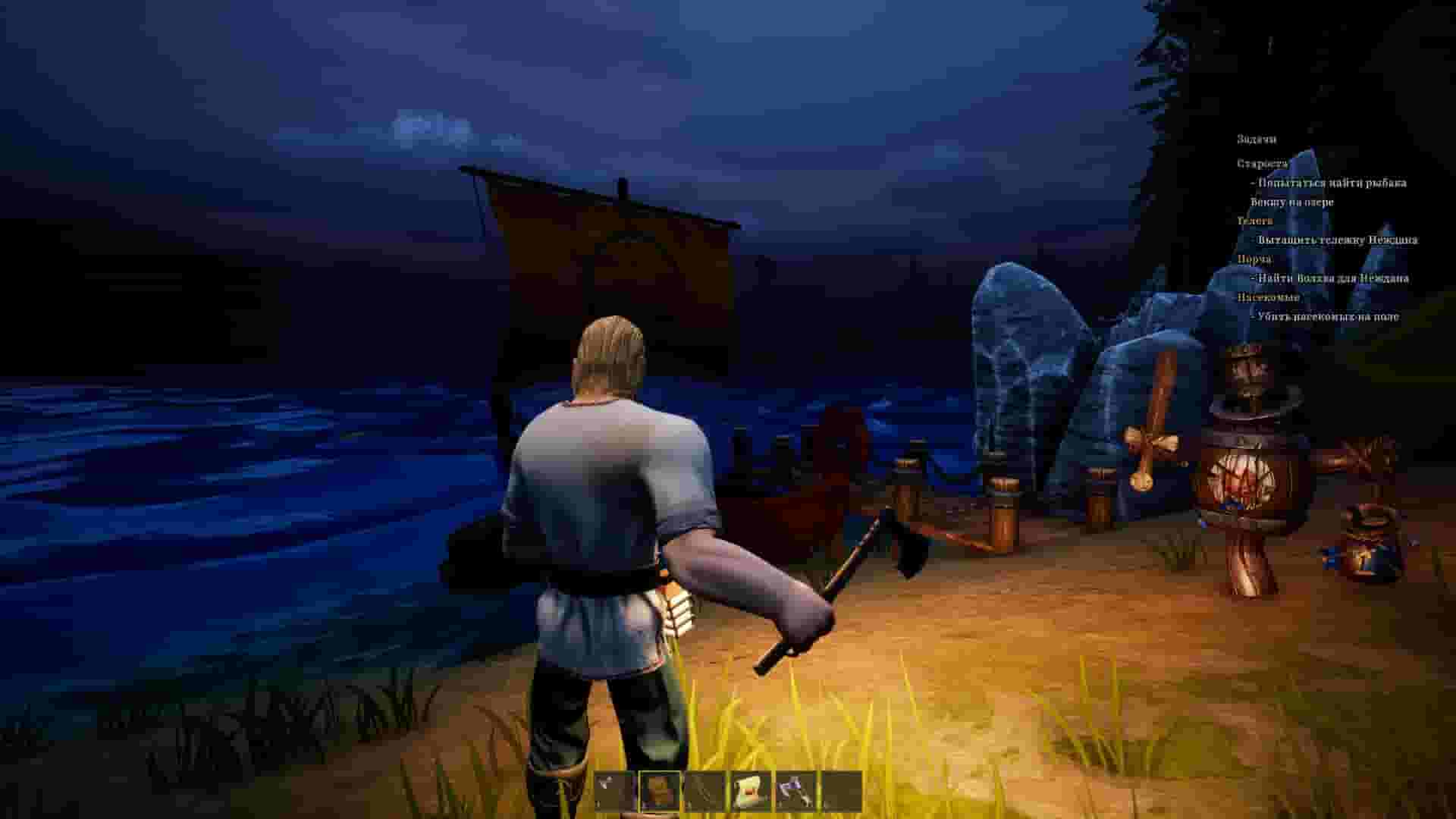
Task: Collapse the Староста quest entry
Action: (1263, 163)
